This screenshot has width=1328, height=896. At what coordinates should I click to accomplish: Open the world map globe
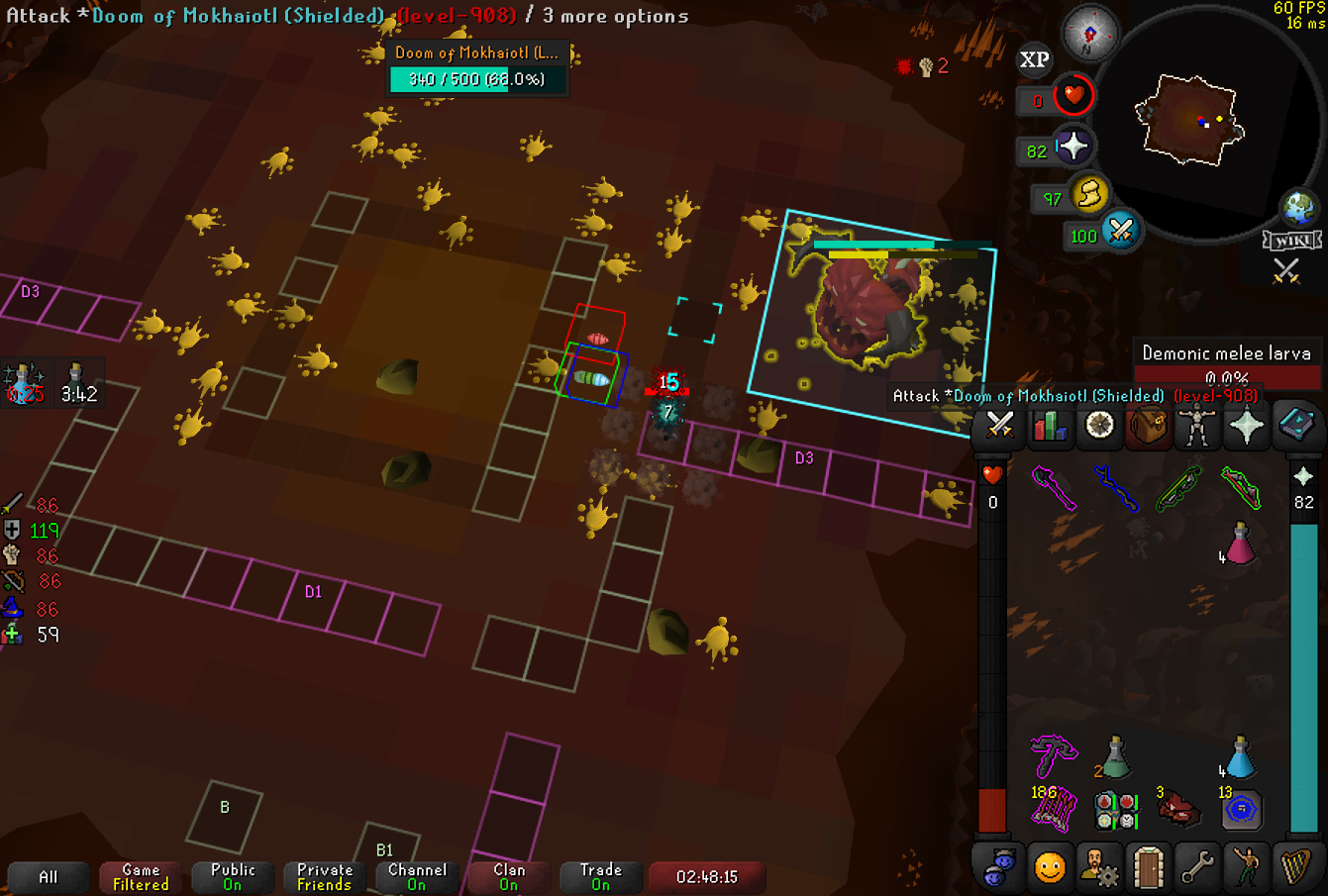[1298, 209]
